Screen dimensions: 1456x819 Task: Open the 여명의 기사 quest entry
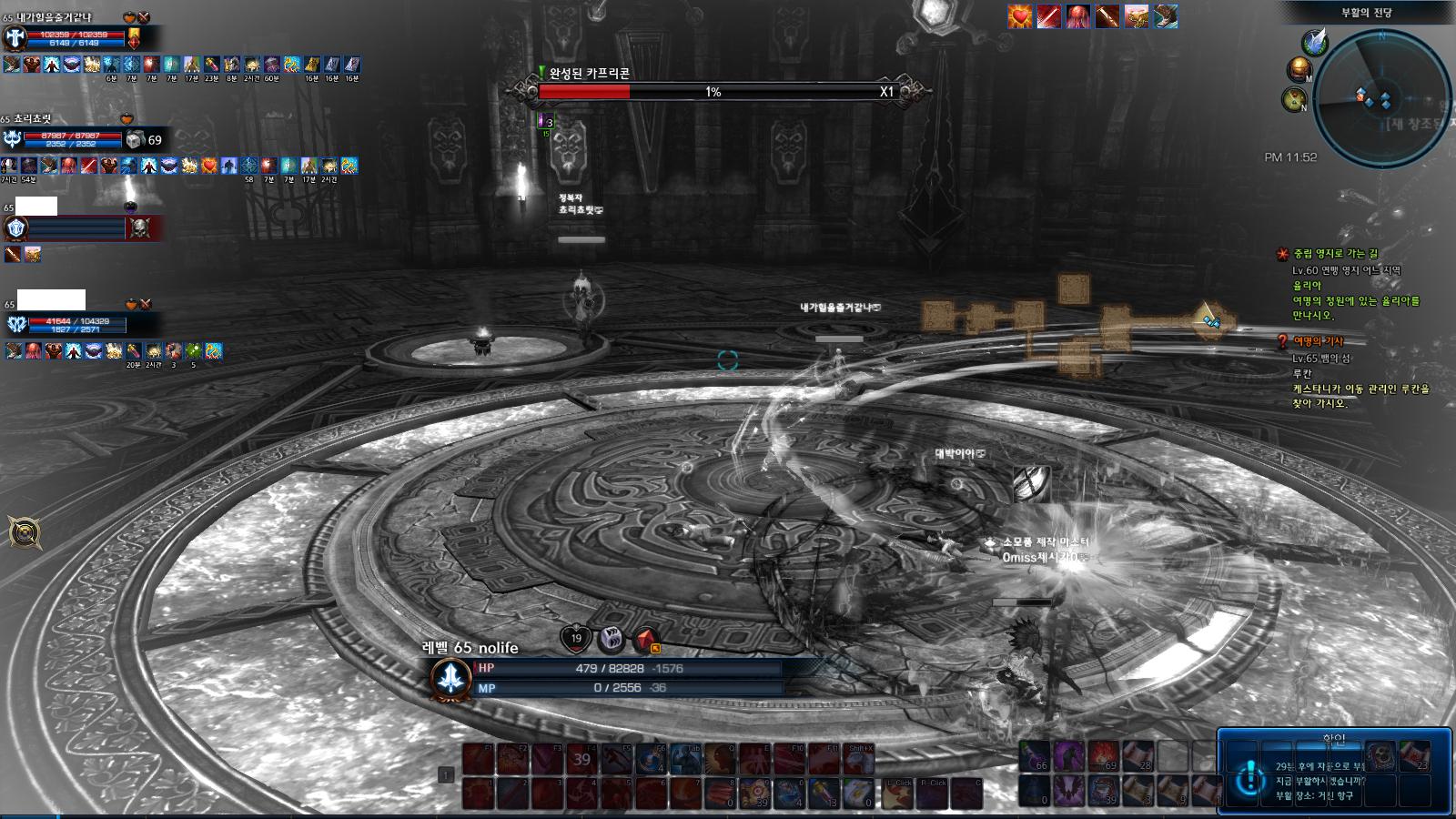[1318, 341]
